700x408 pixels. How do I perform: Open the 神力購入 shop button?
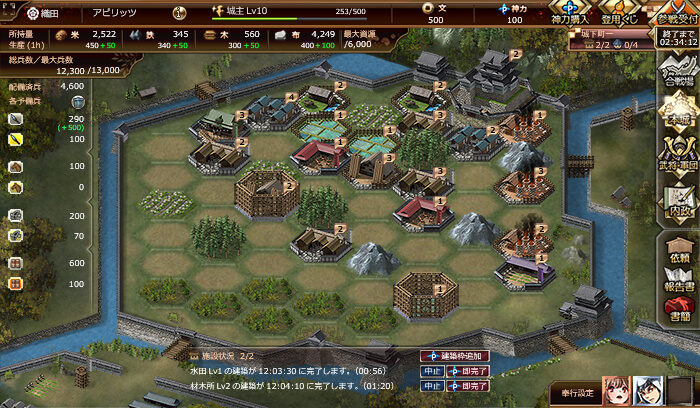[x=569, y=13]
